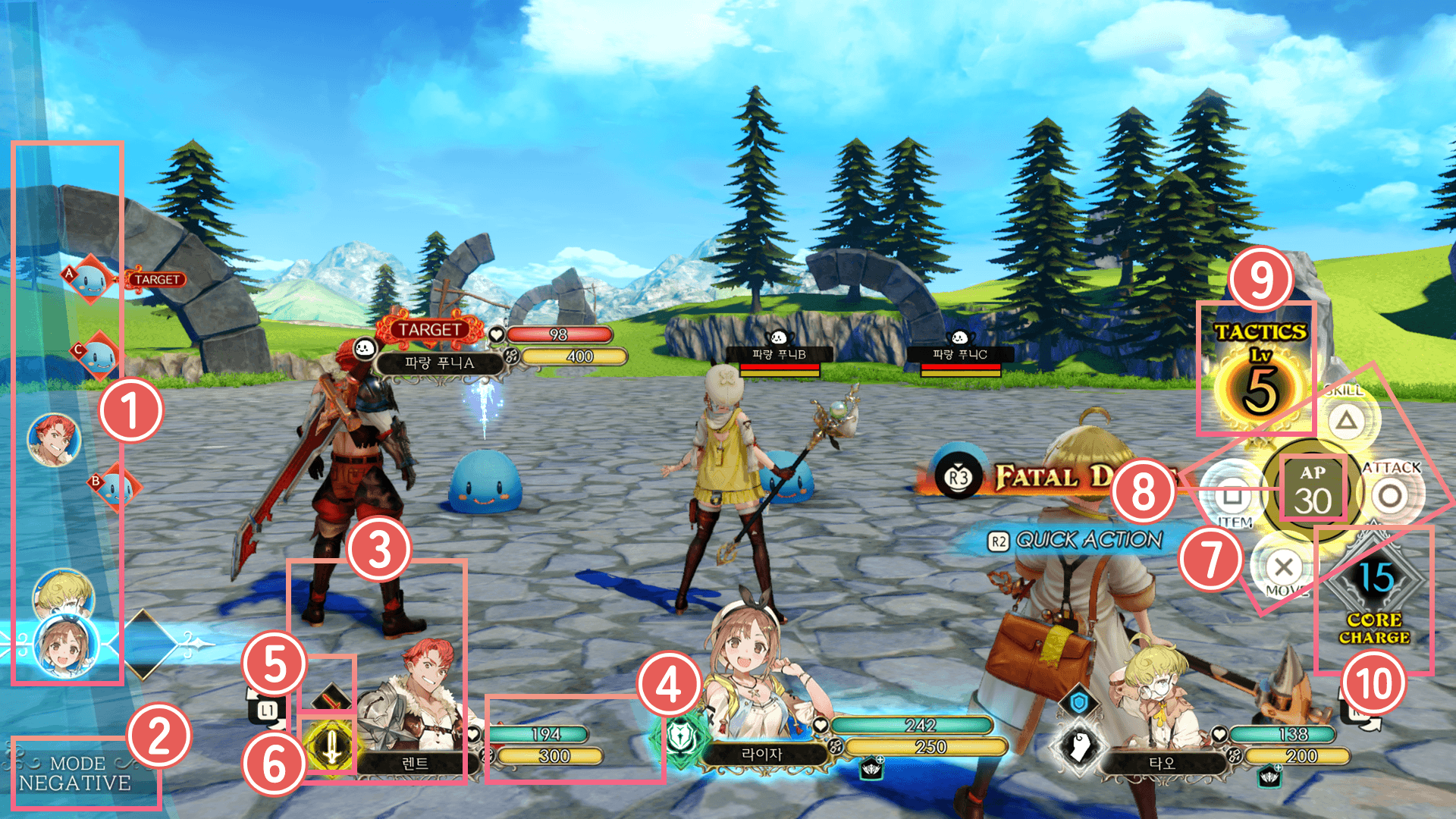Target the 파랑 푸니C enemy nameplate
This screenshot has width=1456, height=819.
click(960, 354)
